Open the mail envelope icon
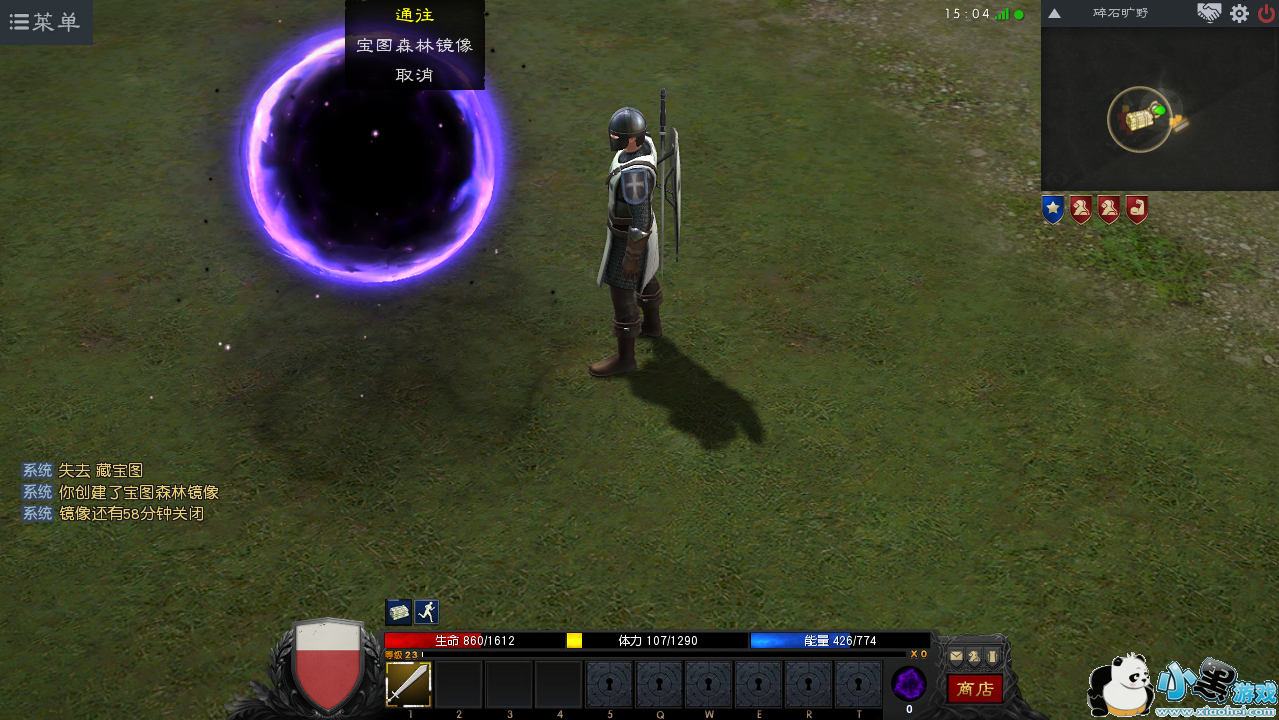Screen dimensions: 1279x720 tap(956, 656)
